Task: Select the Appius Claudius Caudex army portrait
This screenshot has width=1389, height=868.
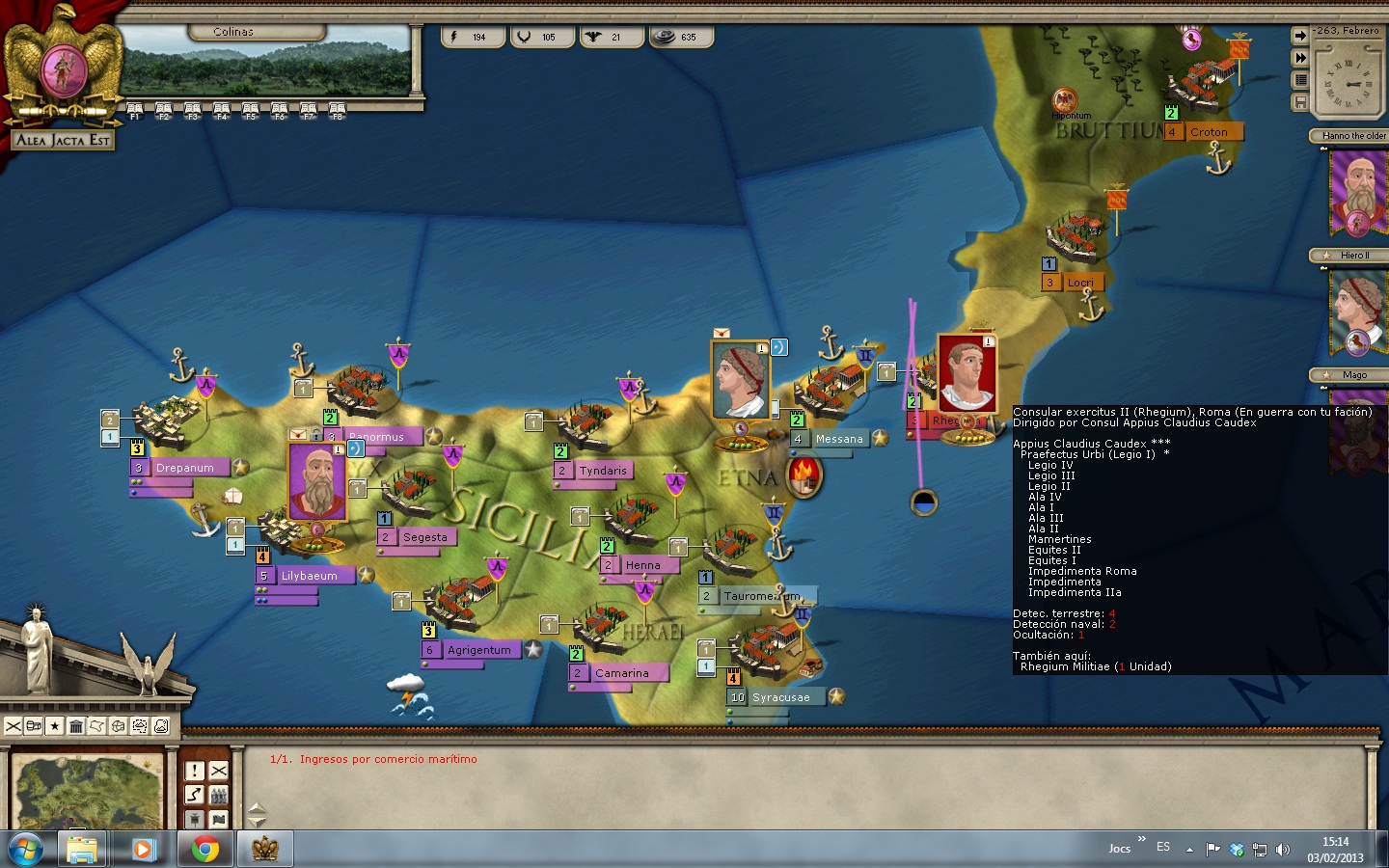Action: [x=967, y=374]
